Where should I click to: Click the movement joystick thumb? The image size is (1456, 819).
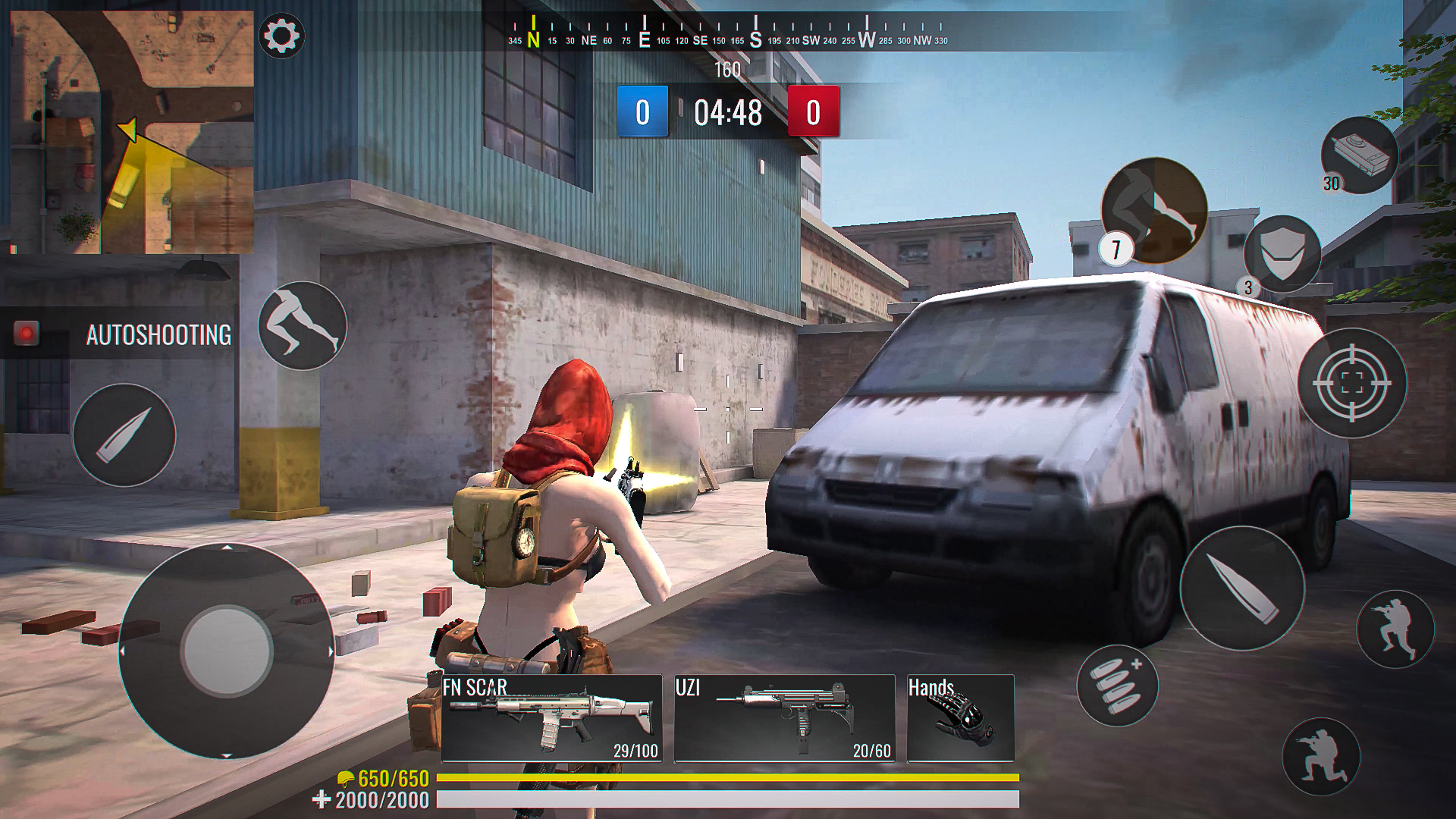tap(226, 651)
